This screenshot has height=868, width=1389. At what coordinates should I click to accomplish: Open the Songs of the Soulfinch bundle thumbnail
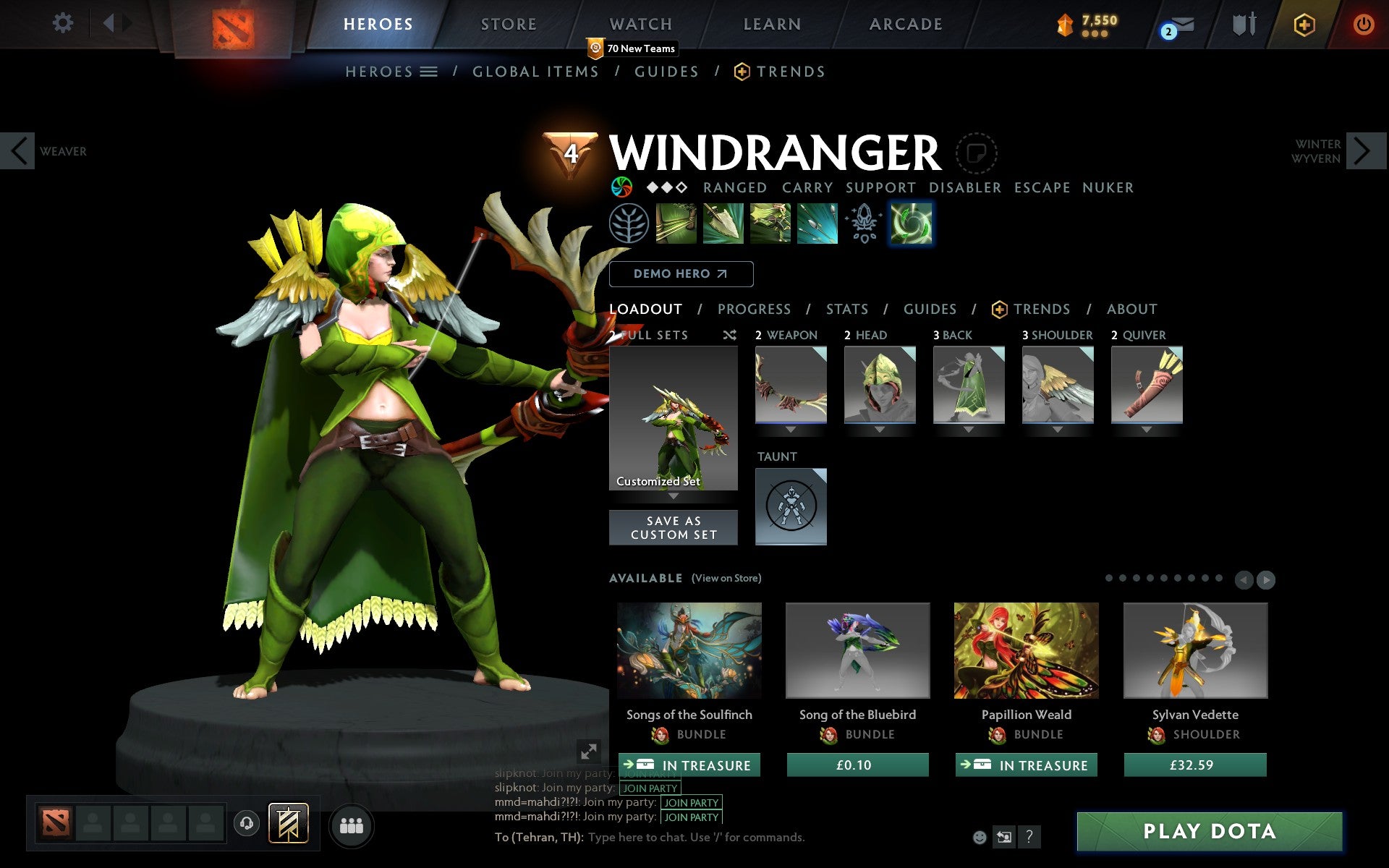click(x=688, y=651)
